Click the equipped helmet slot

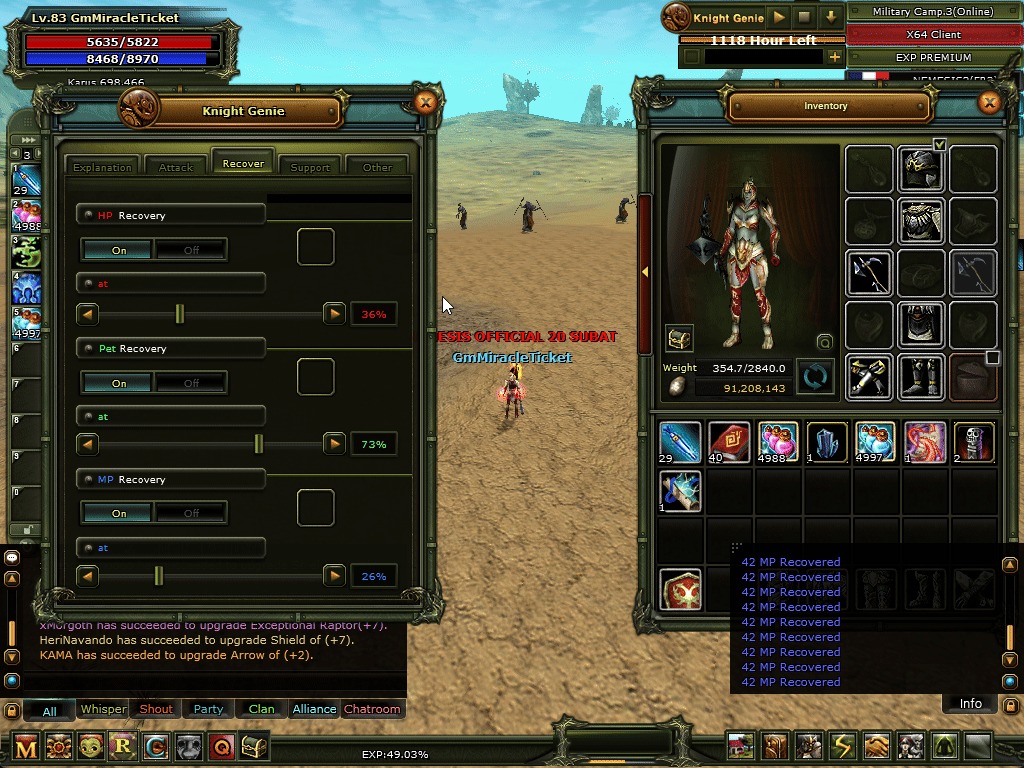point(921,169)
